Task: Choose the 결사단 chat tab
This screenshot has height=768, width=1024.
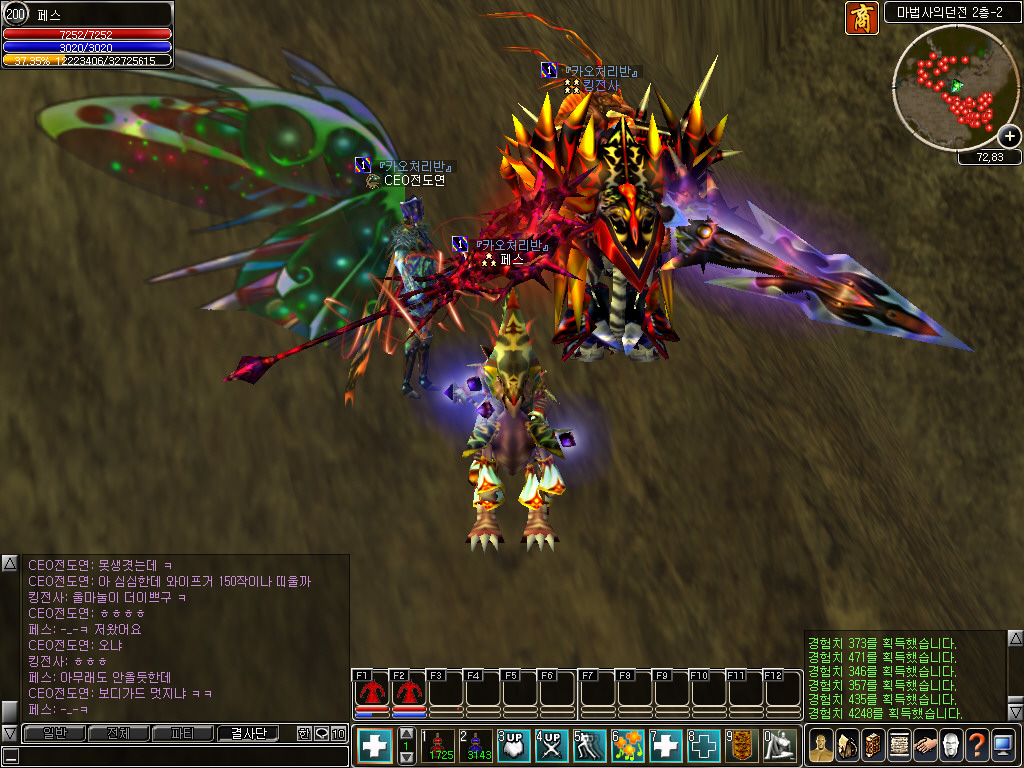Action: pyautogui.click(x=248, y=733)
